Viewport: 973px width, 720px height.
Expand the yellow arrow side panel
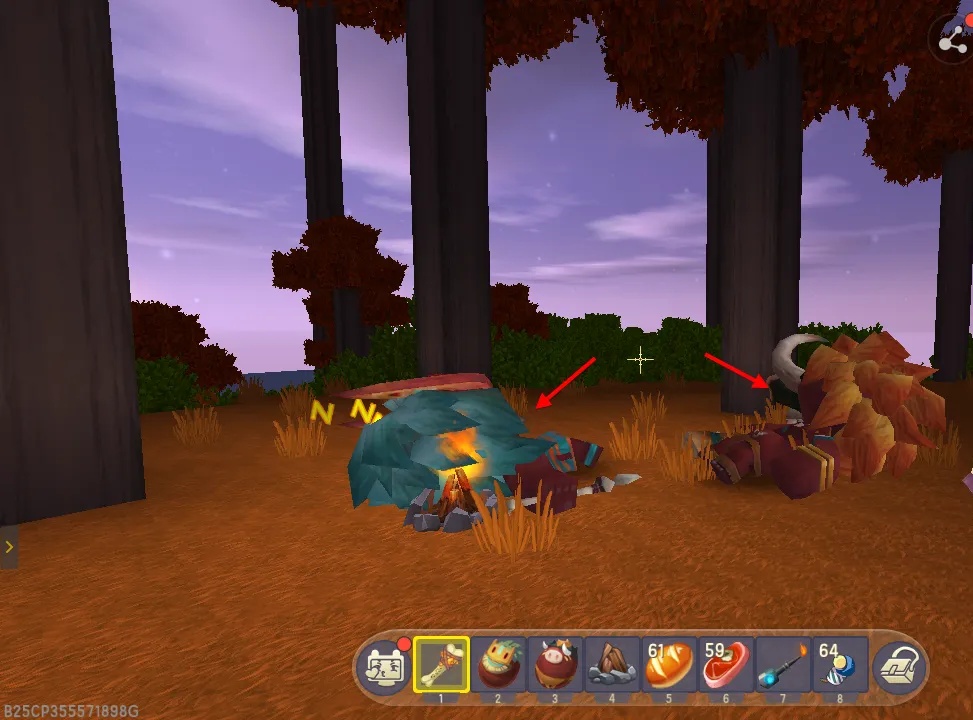[x=9, y=547]
